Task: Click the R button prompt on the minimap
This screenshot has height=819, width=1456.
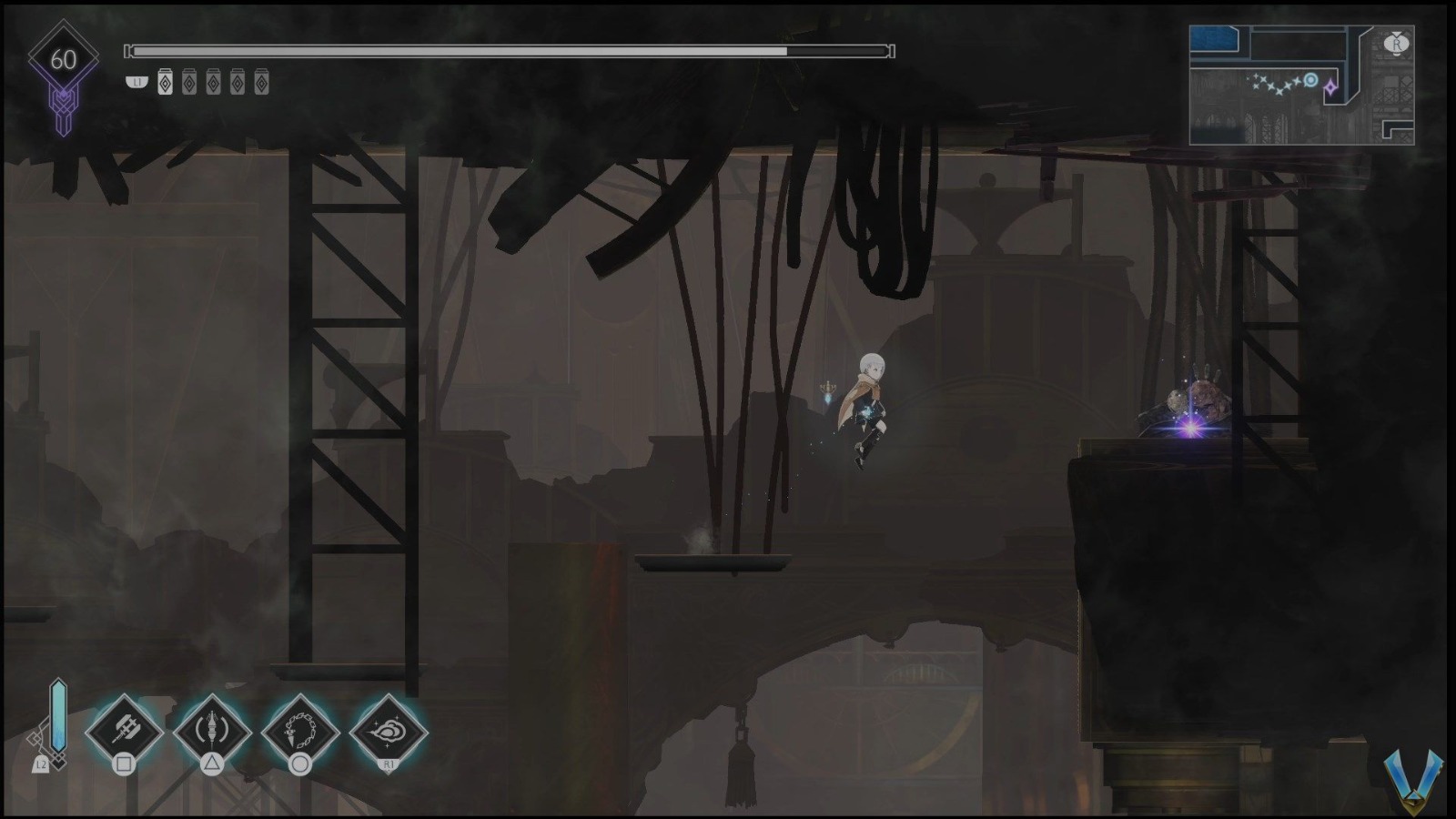Action: click(x=1396, y=45)
